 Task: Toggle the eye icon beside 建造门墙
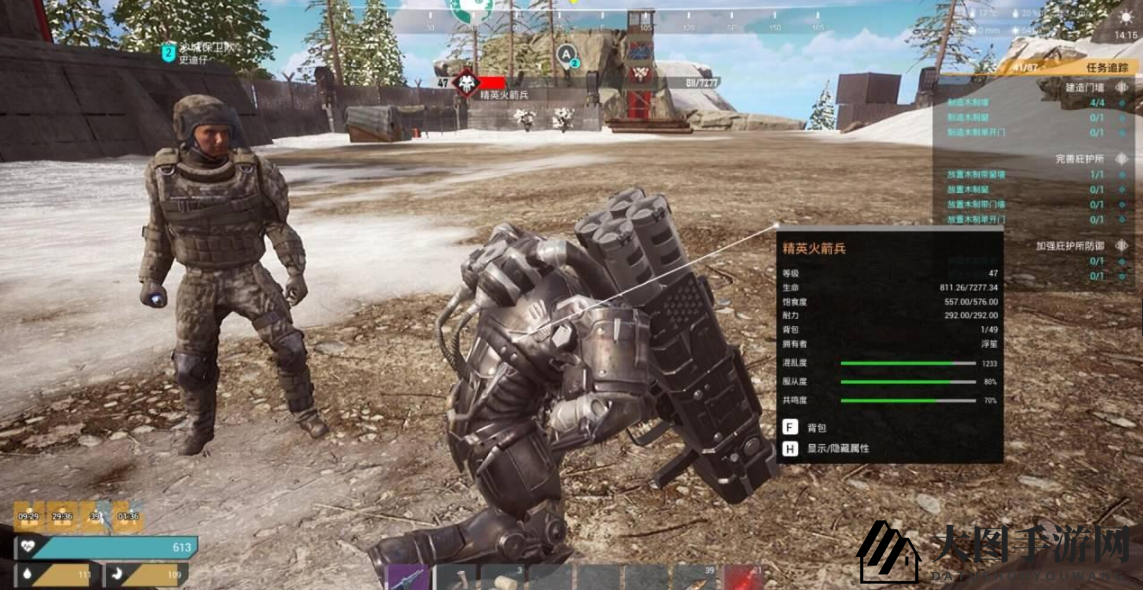(x=1123, y=87)
